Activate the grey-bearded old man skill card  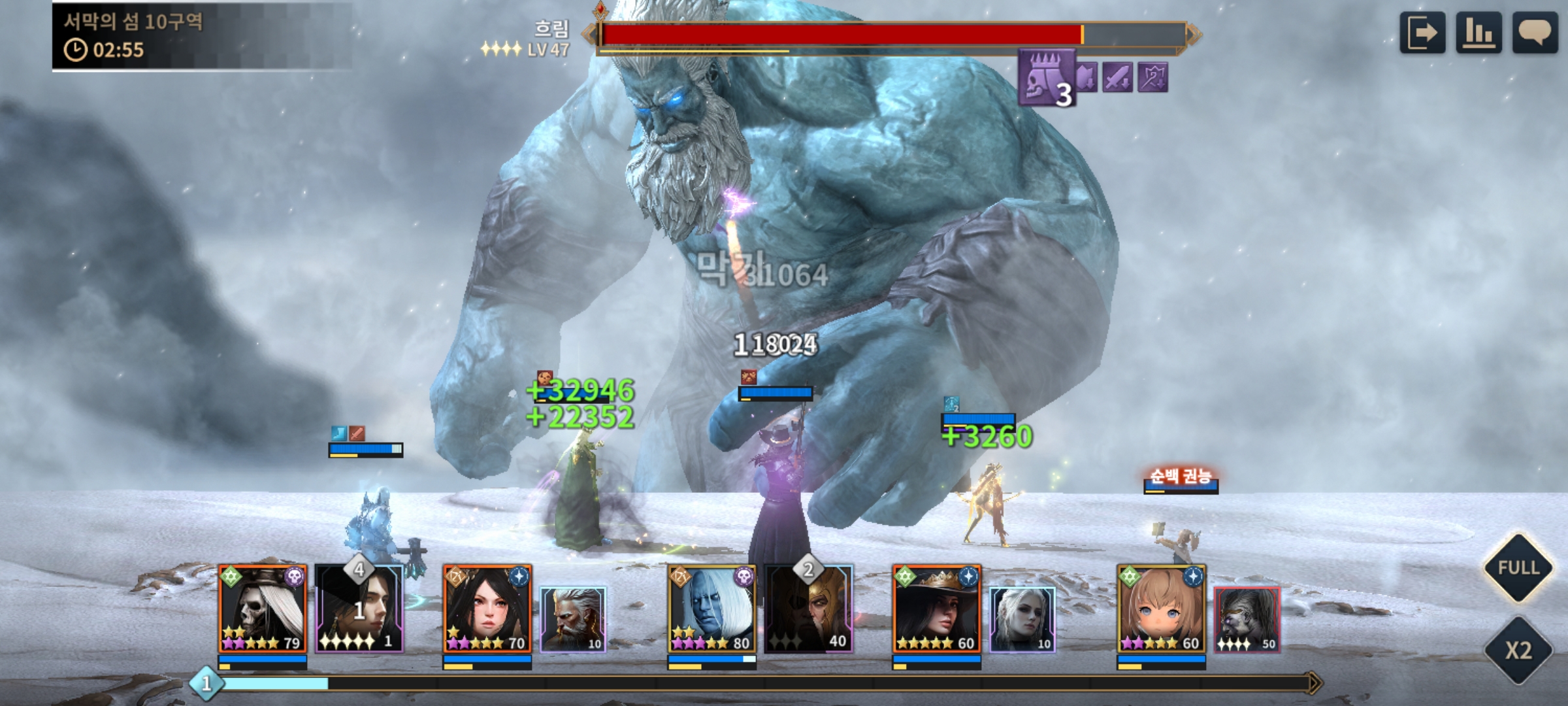[573, 619]
